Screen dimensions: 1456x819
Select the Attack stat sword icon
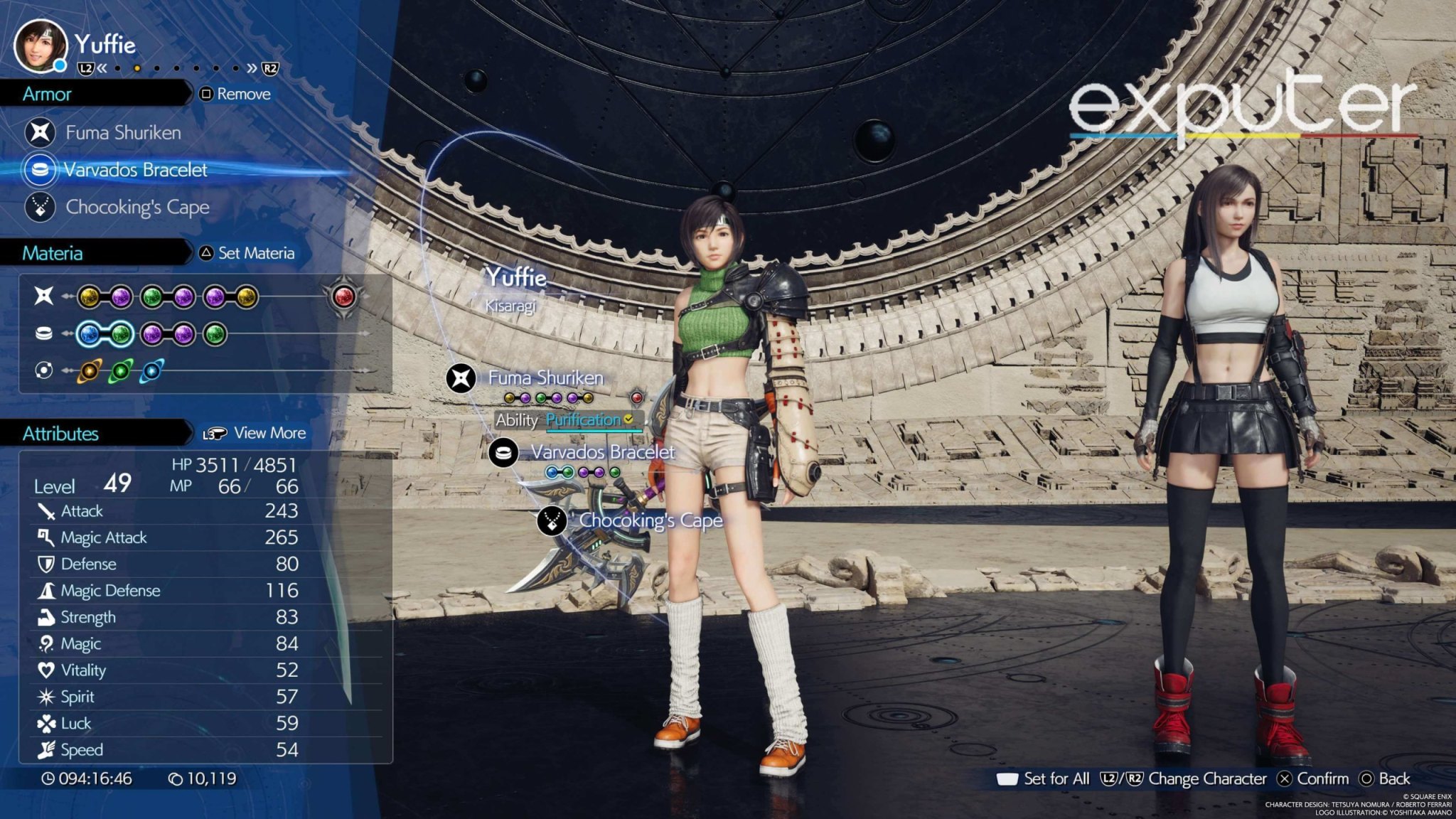click(x=46, y=511)
